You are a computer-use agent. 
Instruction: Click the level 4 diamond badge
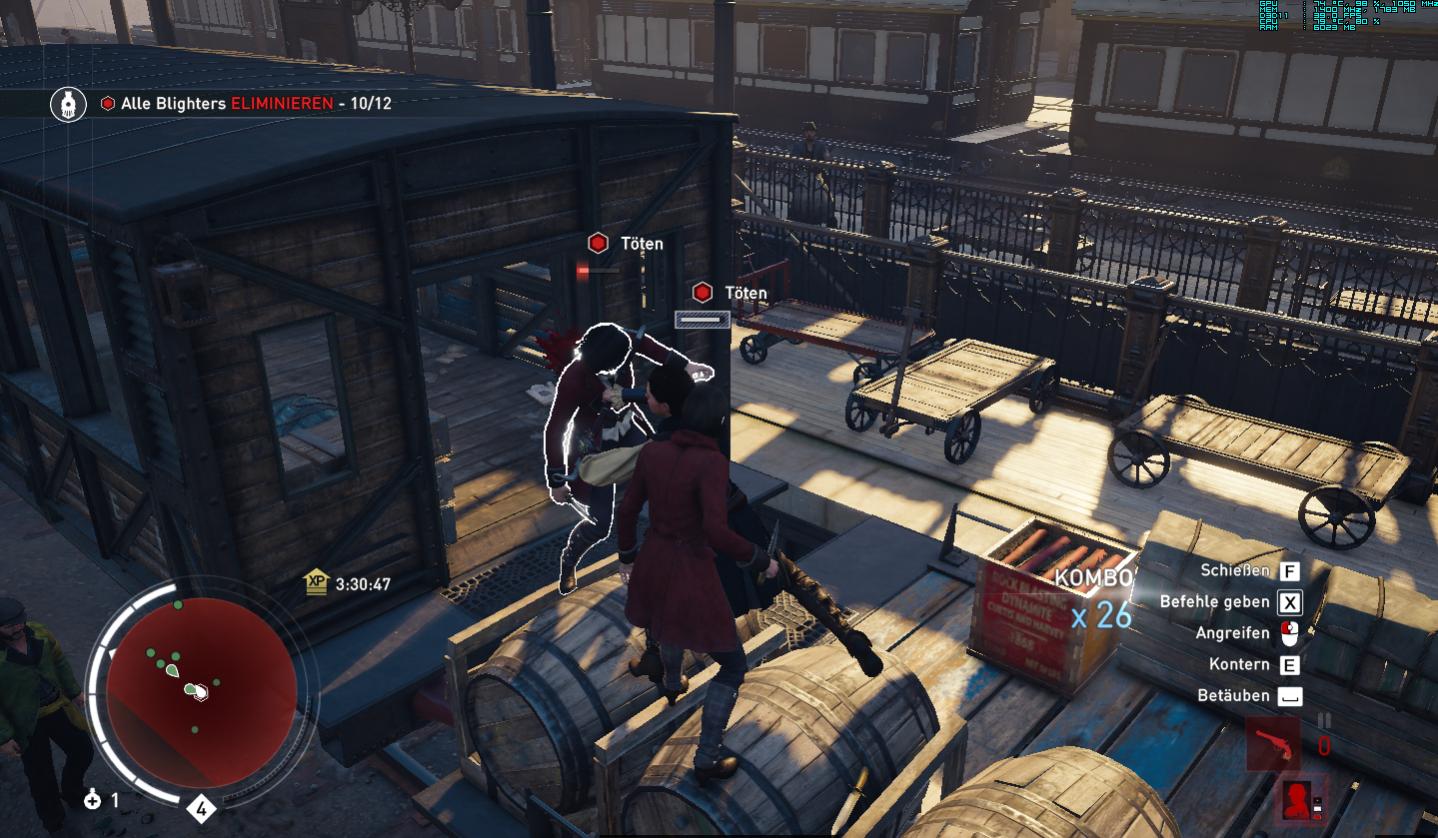201,808
